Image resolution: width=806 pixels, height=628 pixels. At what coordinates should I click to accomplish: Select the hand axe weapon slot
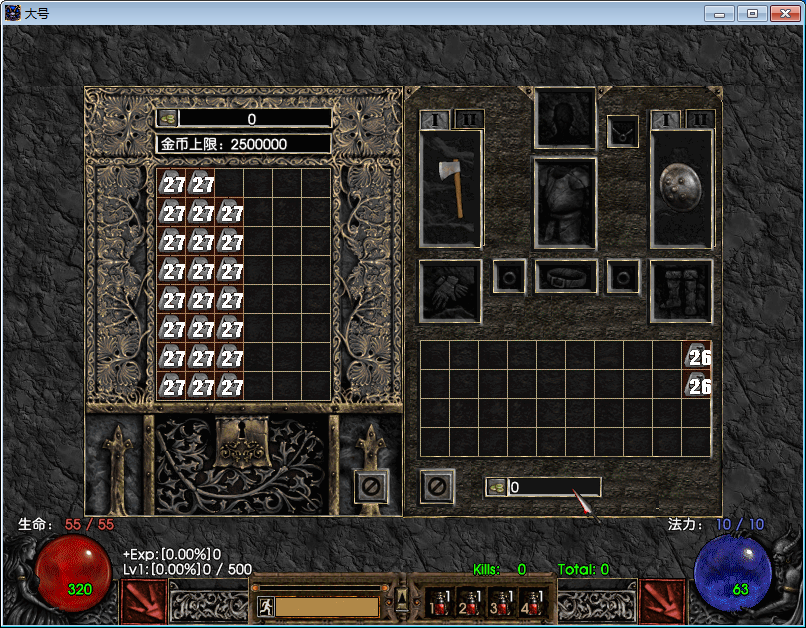[451, 188]
